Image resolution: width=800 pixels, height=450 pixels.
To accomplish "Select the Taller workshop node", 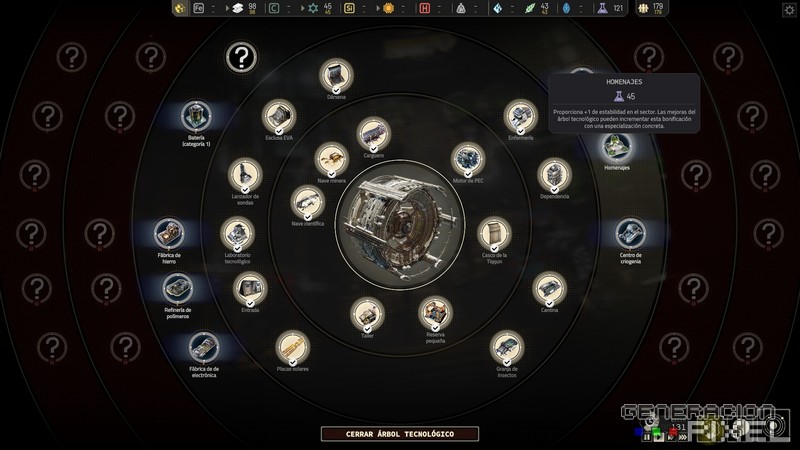I will [x=367, y=314].
